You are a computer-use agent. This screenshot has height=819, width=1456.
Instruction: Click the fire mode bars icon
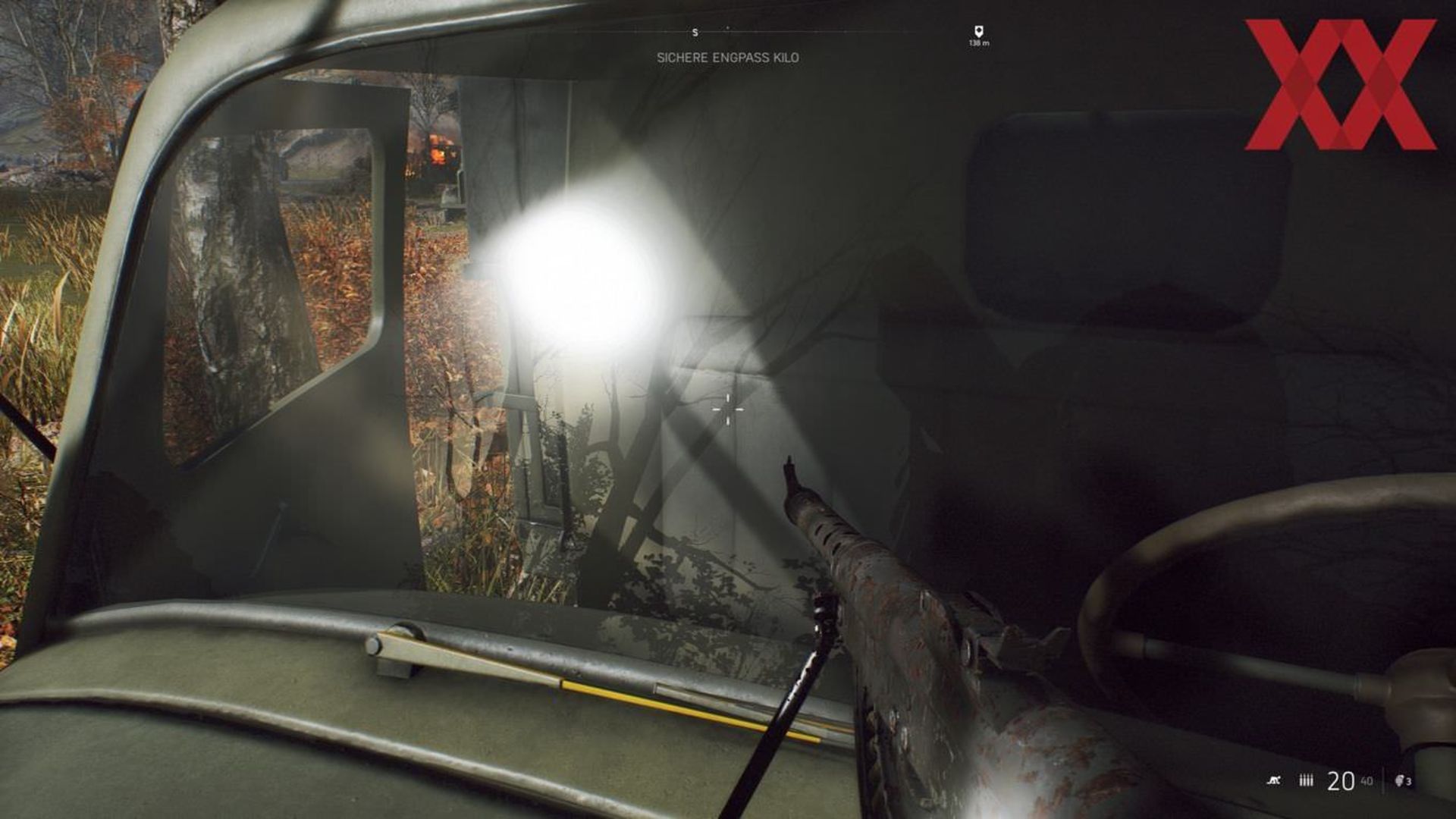[1306, 780]
